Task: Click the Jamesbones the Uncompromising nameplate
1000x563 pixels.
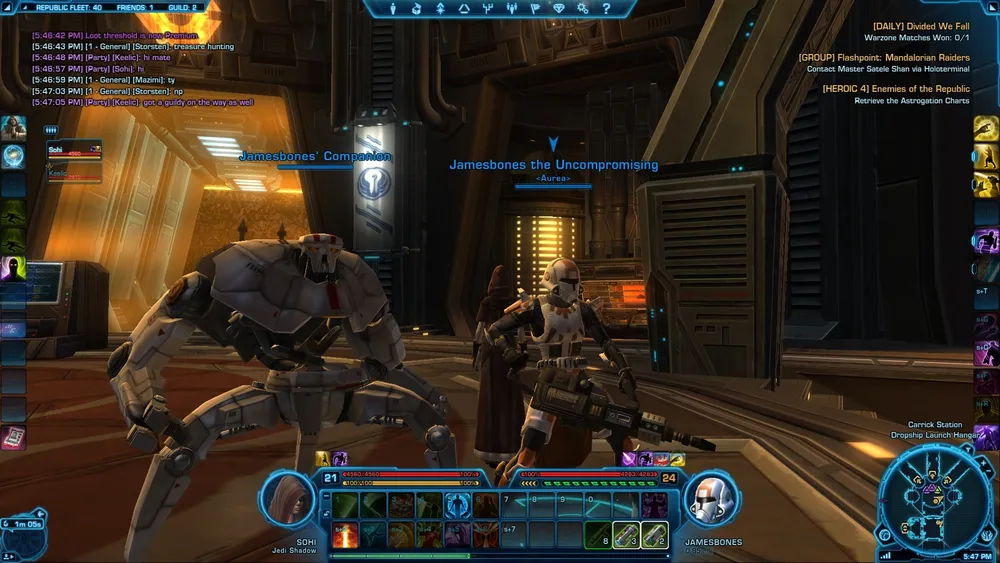Action: point(553,165)
